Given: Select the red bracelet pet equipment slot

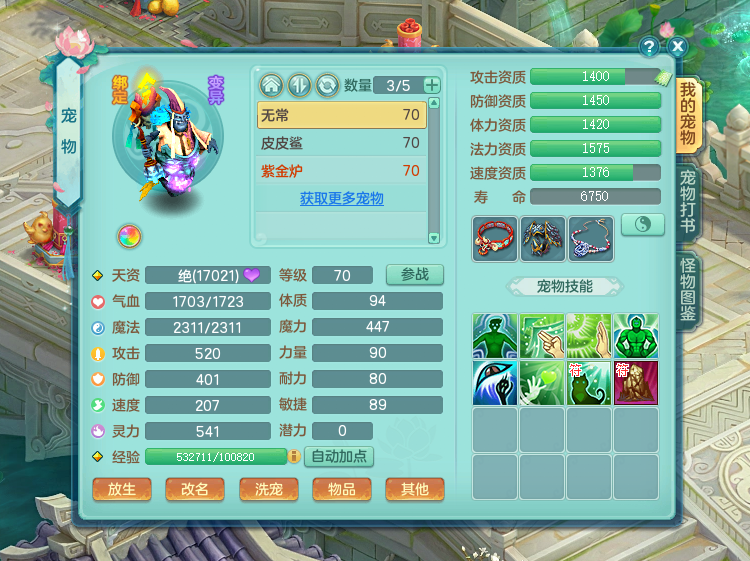Looking at the screenshot, I should pos(495,238).
